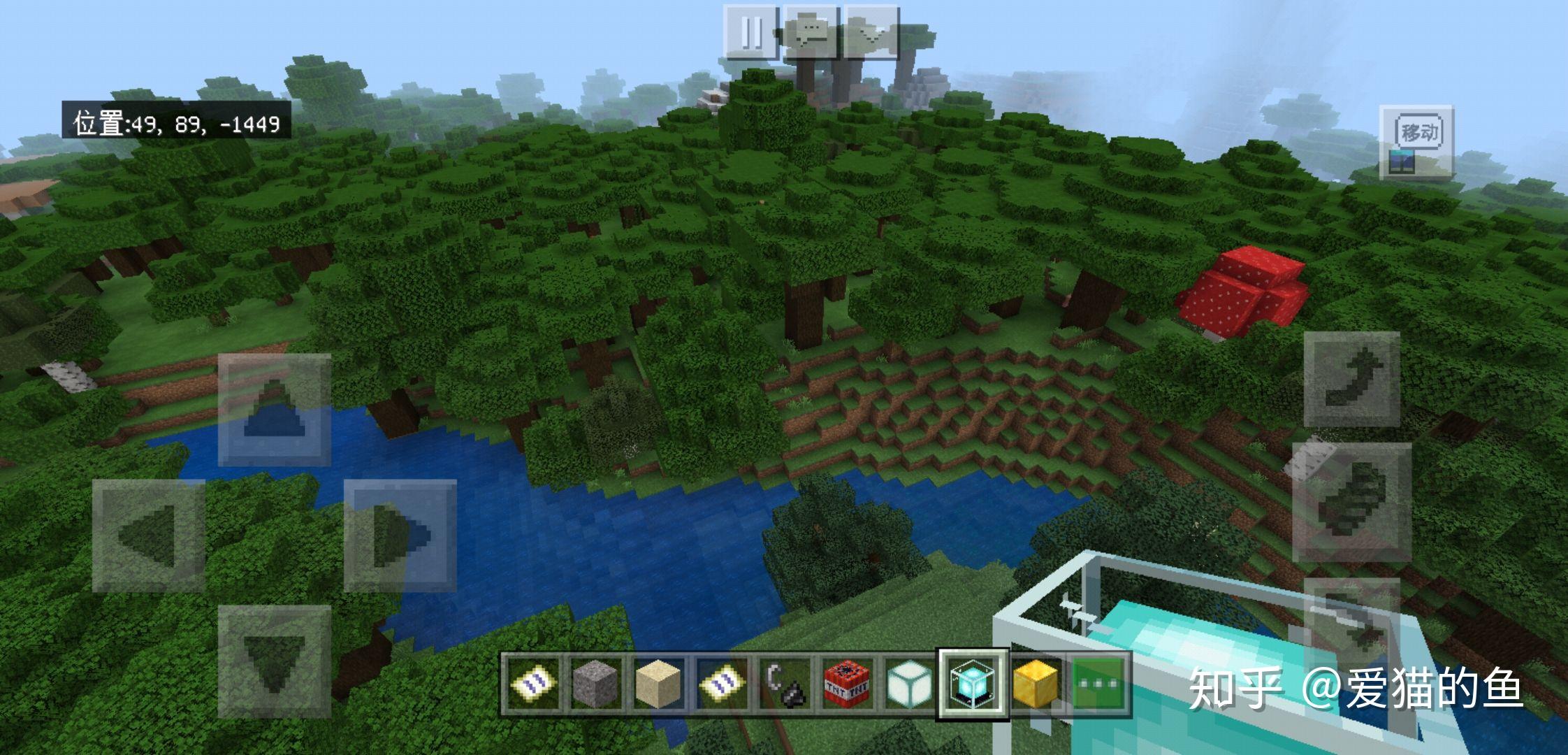Choose the gold block slot
This screenshot has width=1568, height=755.
(1036, 684)
